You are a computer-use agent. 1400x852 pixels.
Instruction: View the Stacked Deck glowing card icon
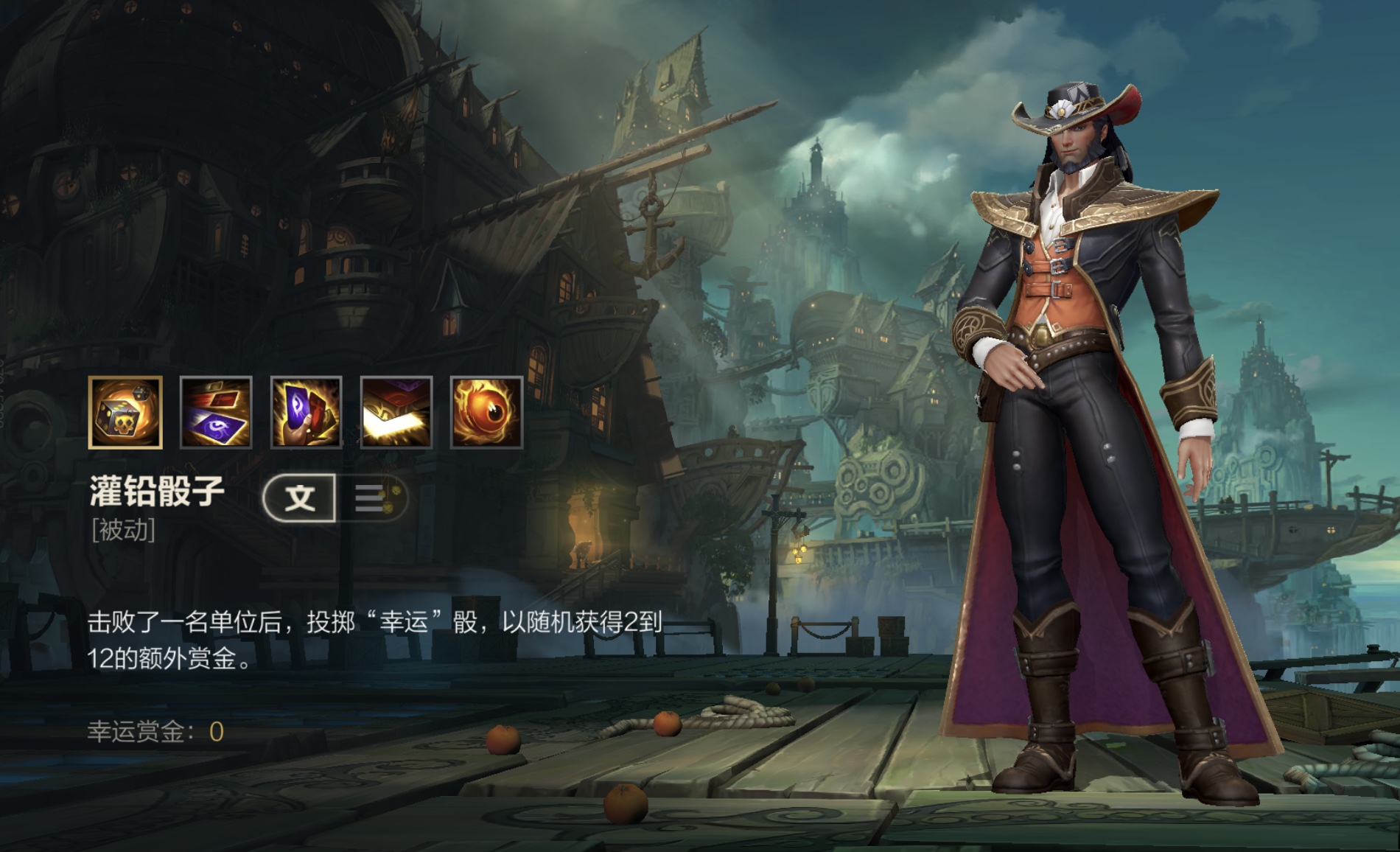coord(396,413)
